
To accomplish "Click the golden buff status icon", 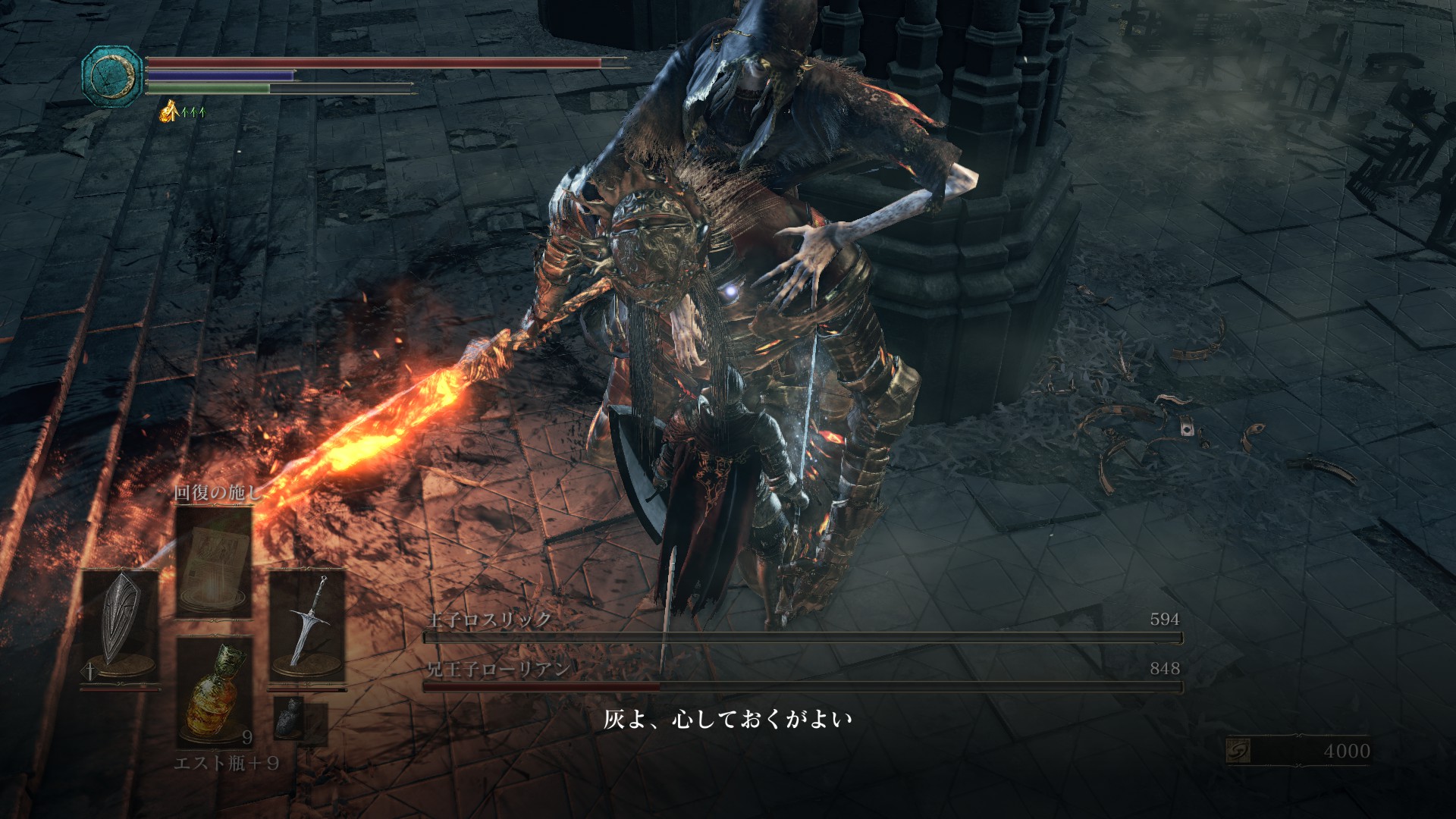I will tap(168, 112).
